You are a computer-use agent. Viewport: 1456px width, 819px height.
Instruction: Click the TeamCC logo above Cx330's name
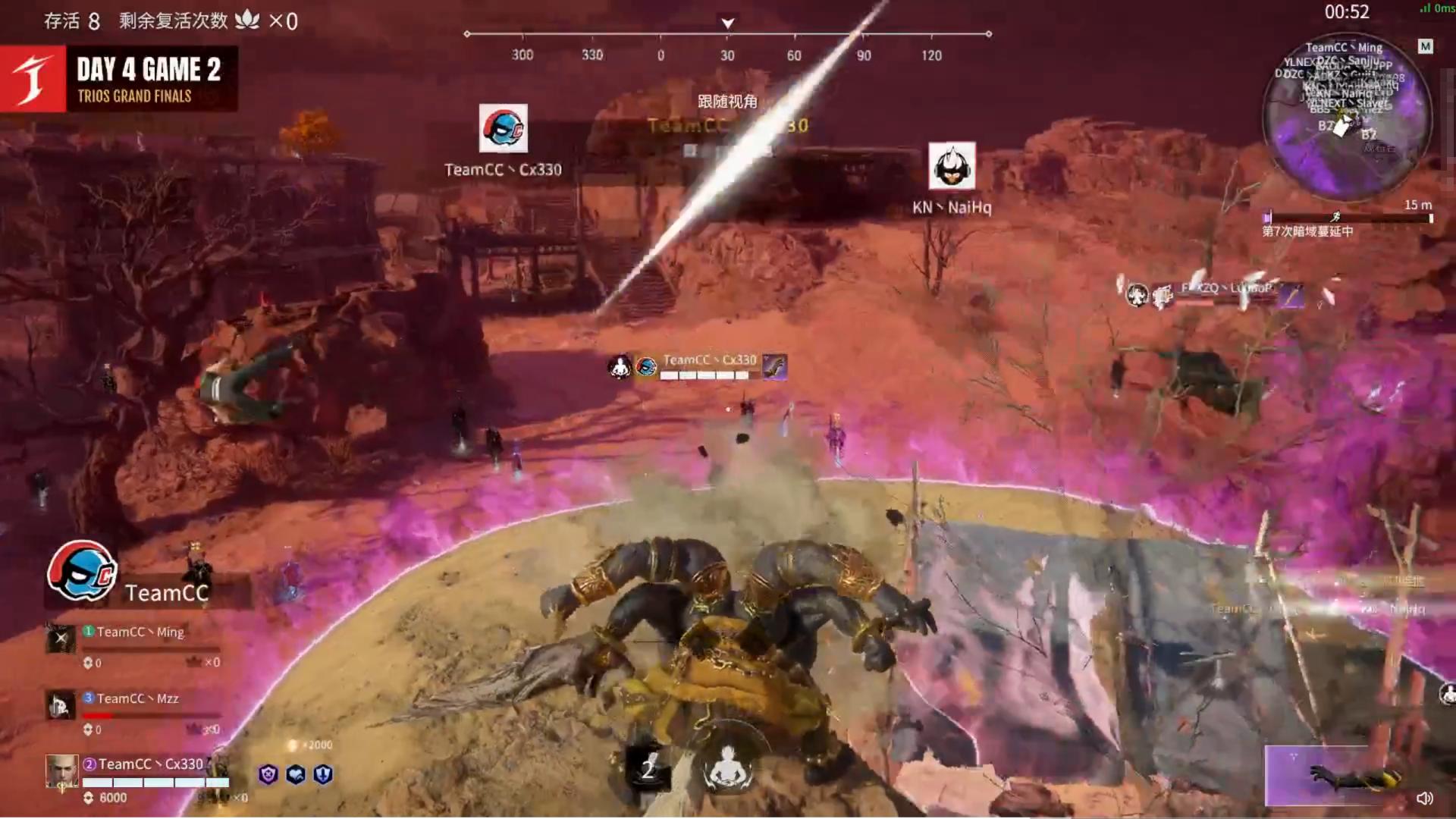point(504,128)
